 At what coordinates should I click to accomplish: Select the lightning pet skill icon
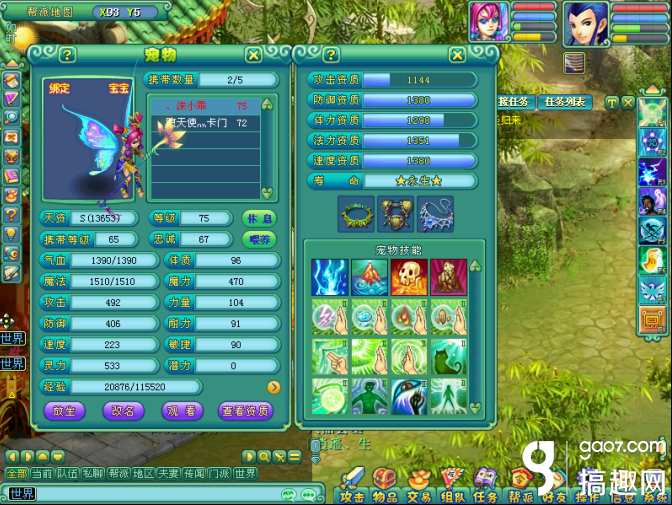(328, 277)
